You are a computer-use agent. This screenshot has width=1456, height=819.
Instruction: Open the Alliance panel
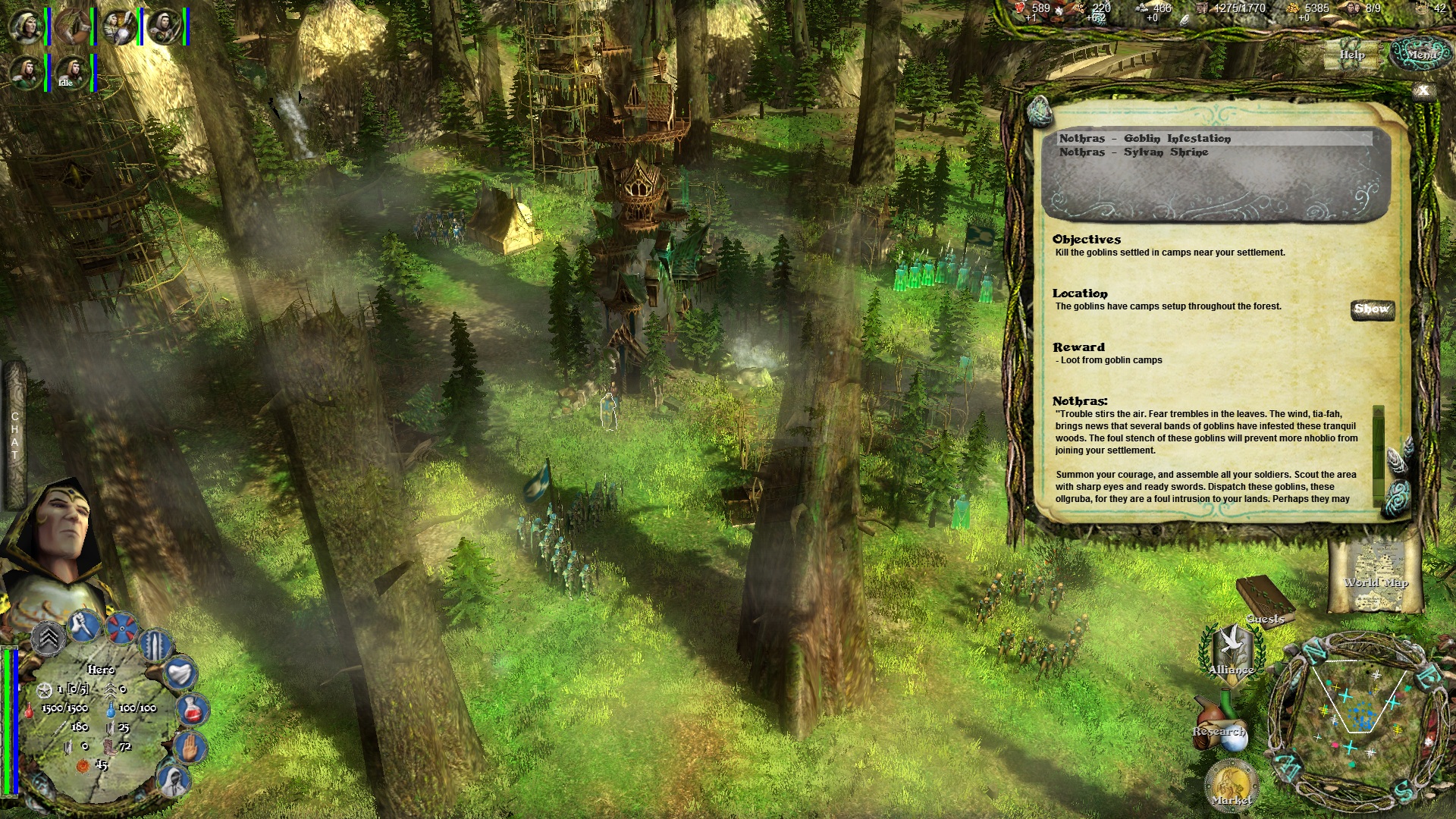pos(1231,654)
